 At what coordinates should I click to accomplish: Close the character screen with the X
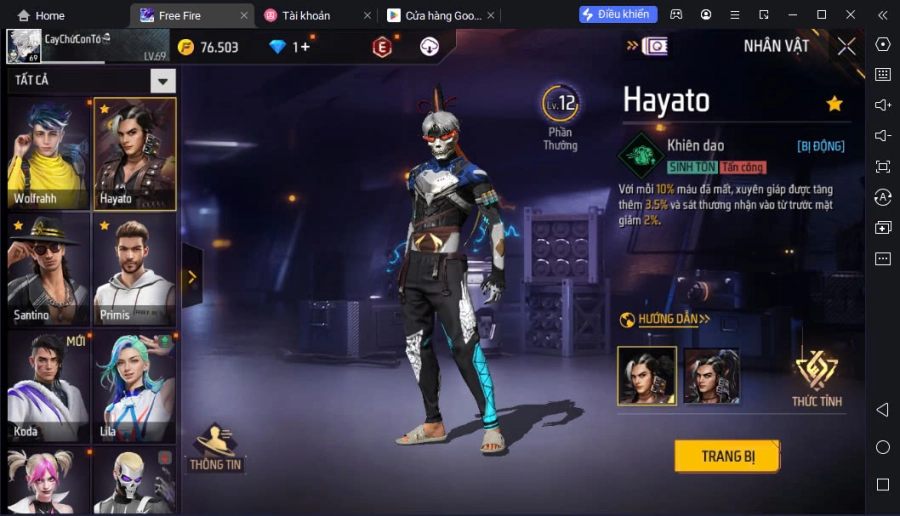[846, 46]
